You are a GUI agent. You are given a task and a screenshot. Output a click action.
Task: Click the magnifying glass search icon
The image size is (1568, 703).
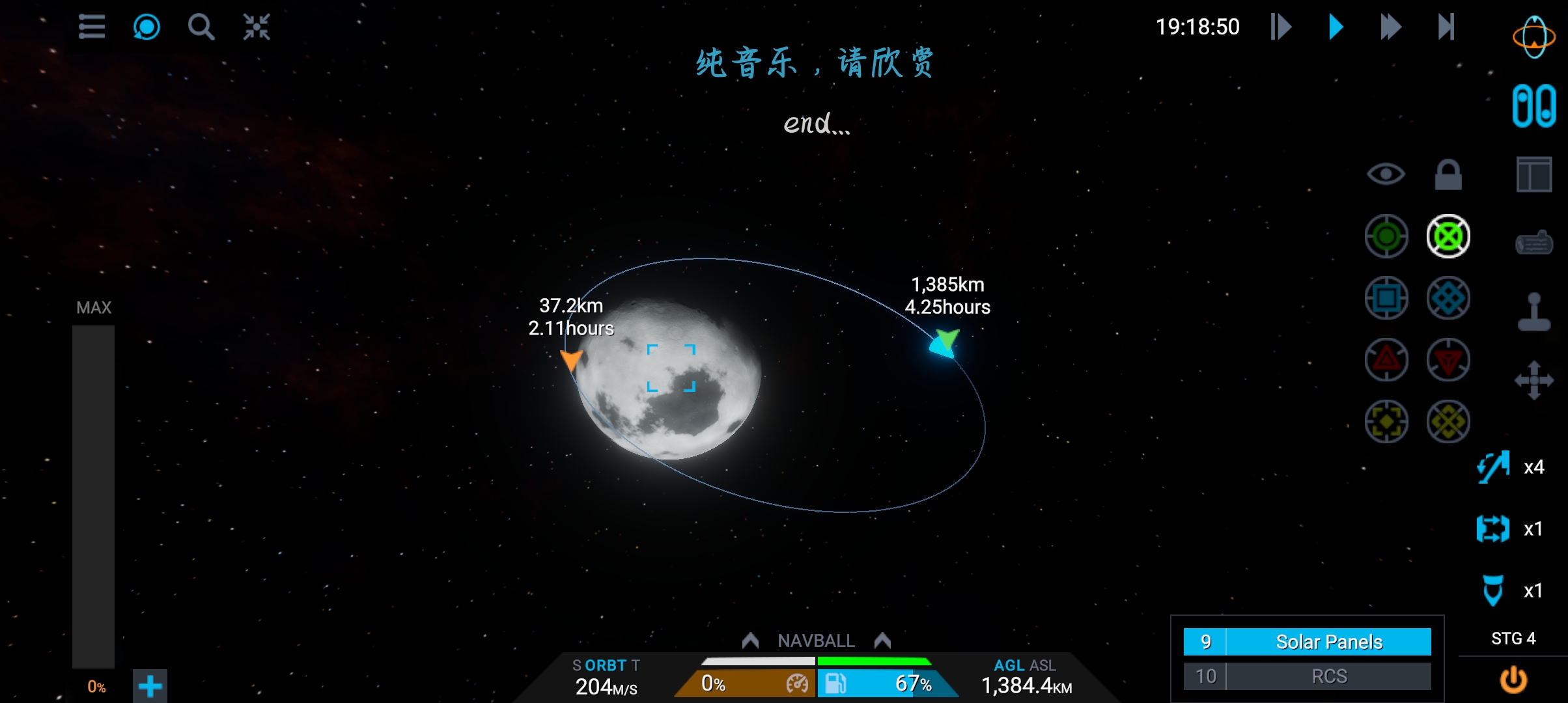click(x=201, y=27)
